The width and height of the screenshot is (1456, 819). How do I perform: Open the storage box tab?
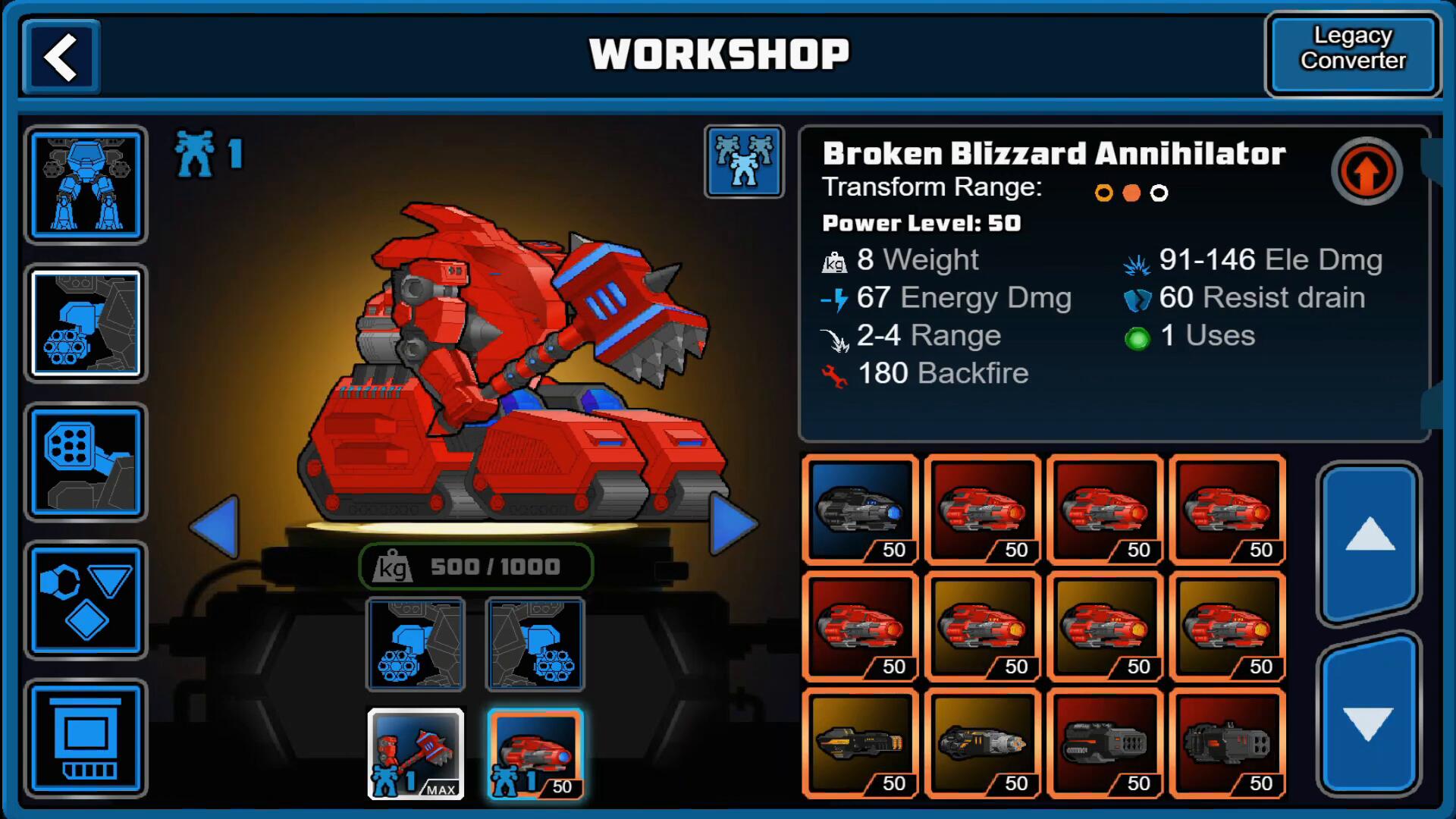point(86,739)
